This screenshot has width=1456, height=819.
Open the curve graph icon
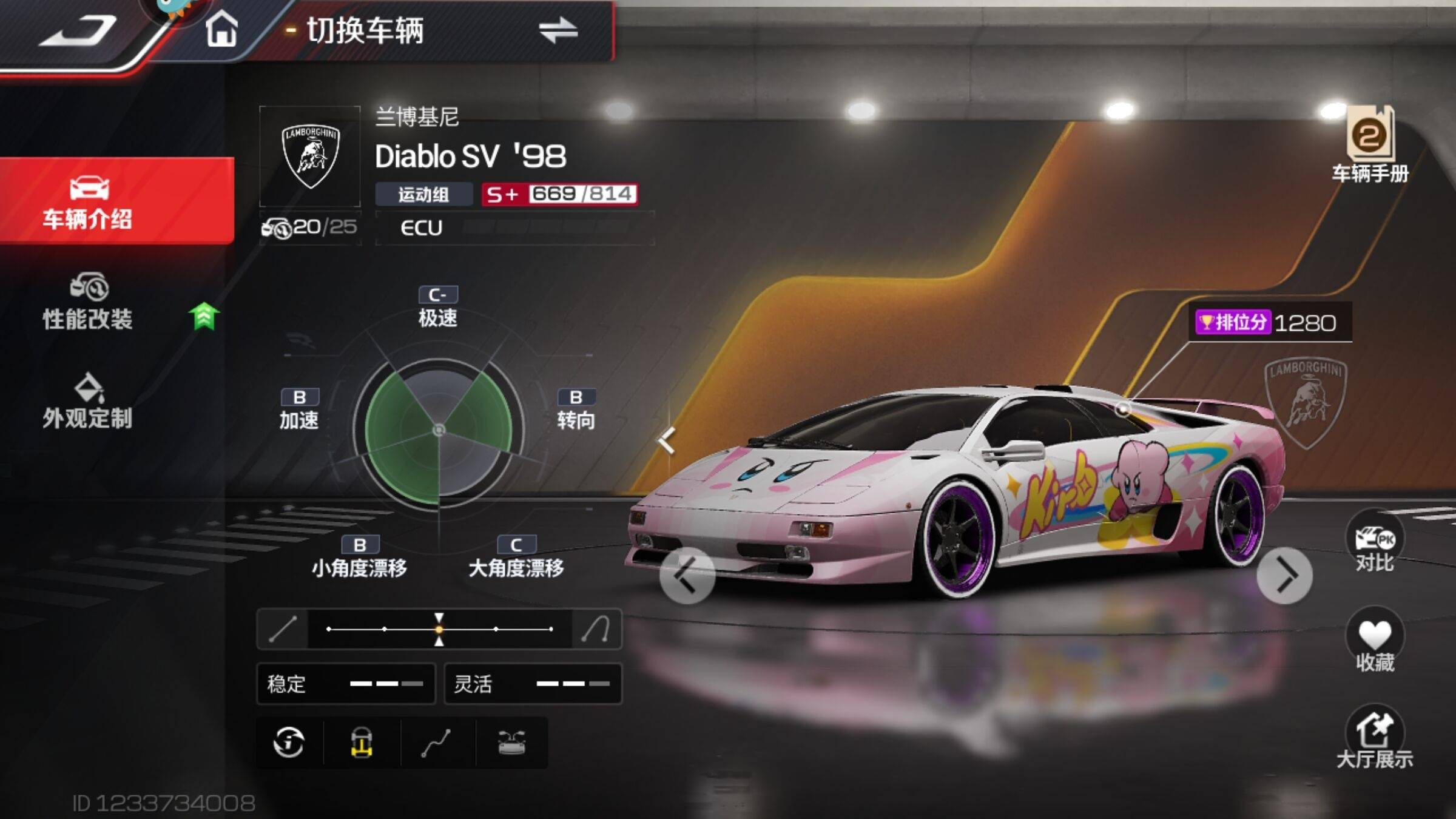pyautogui.click(x=437, y=743)
